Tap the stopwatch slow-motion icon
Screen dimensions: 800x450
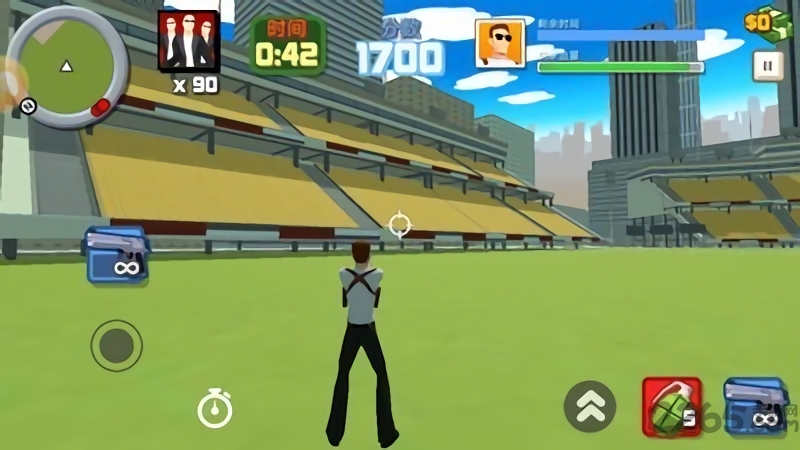(x=214, y=408)
